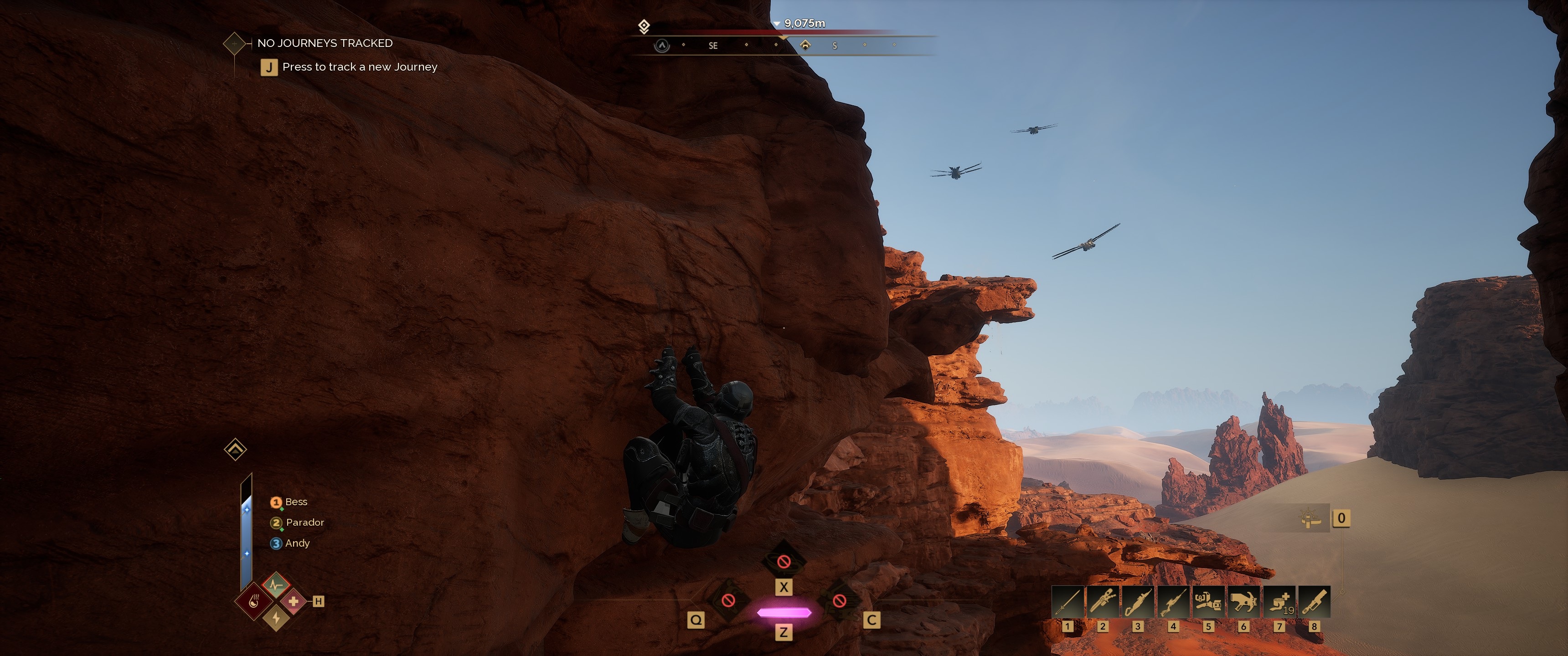Click the red cross healing diamond
Image resolution: width=1568 pixels, height=656 pixels.
[294, 601]
